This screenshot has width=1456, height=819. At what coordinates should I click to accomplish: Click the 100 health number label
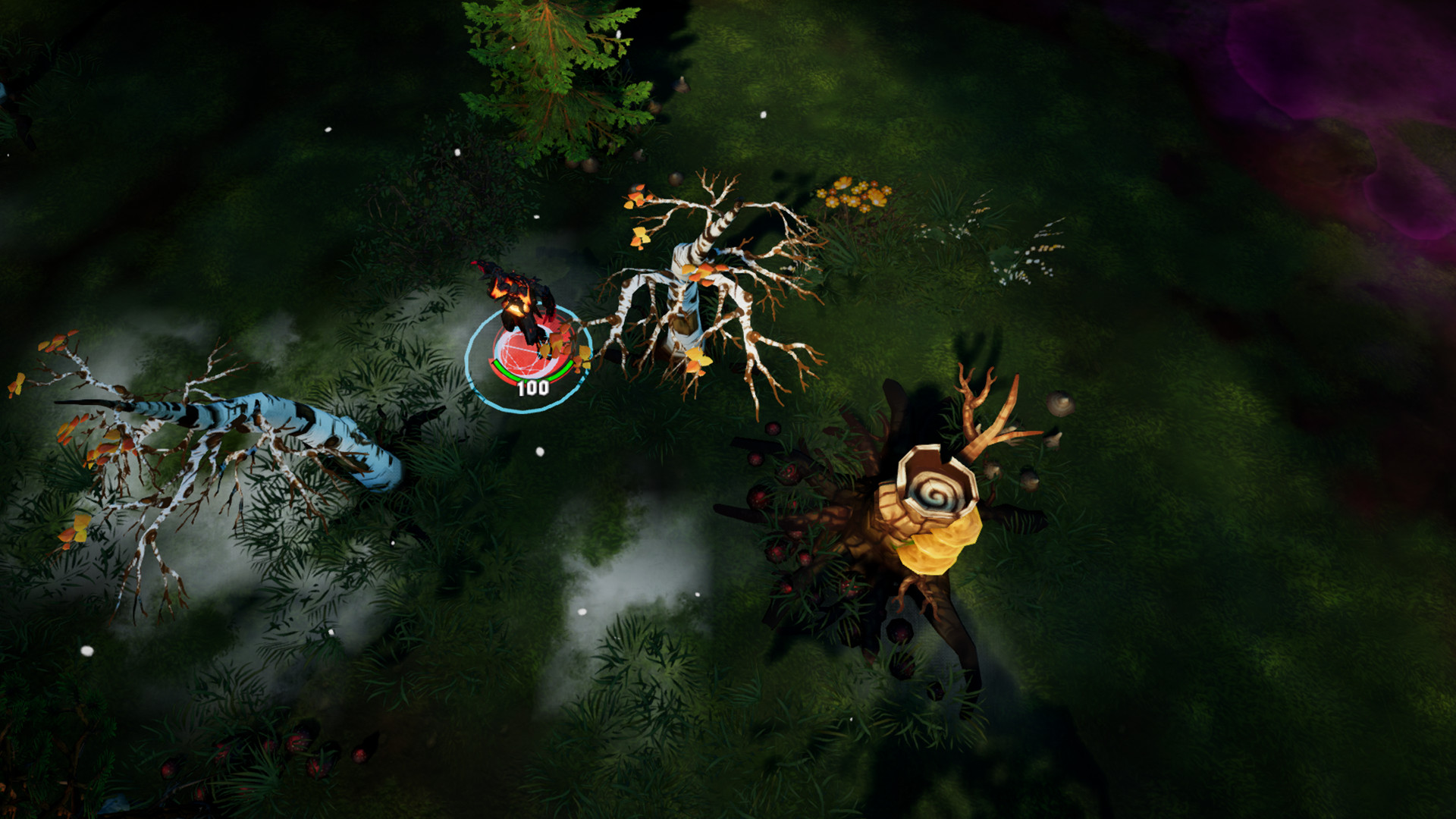[x=532, y=388]
